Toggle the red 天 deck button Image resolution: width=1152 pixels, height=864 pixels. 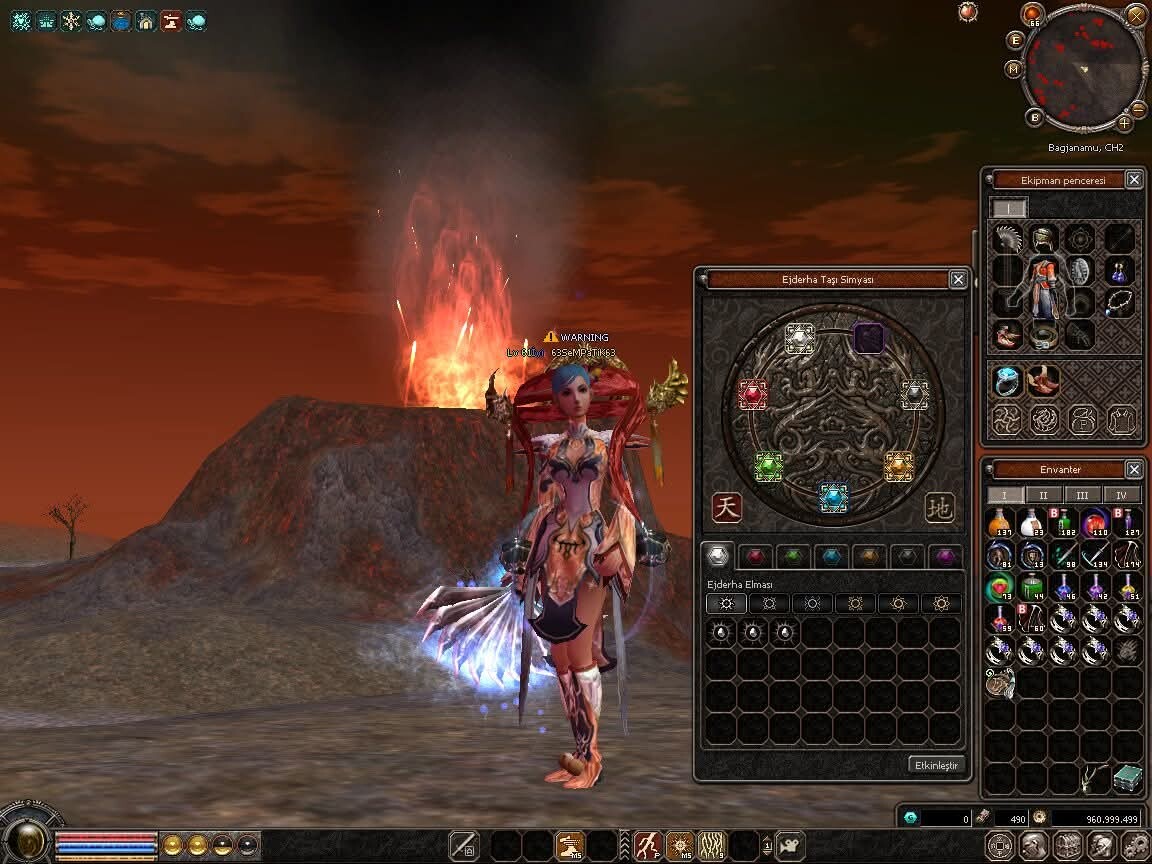pyautogui.click(x=727, y=507)
